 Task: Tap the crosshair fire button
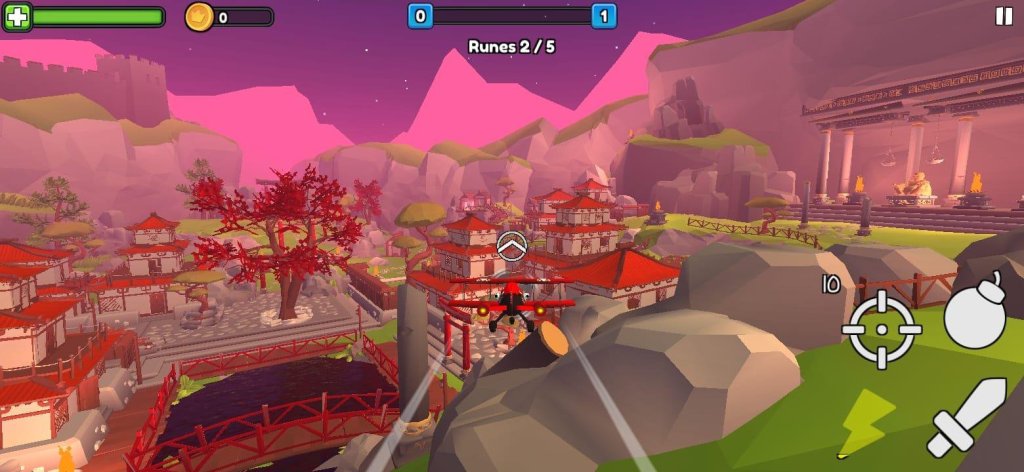pos(881,329)
